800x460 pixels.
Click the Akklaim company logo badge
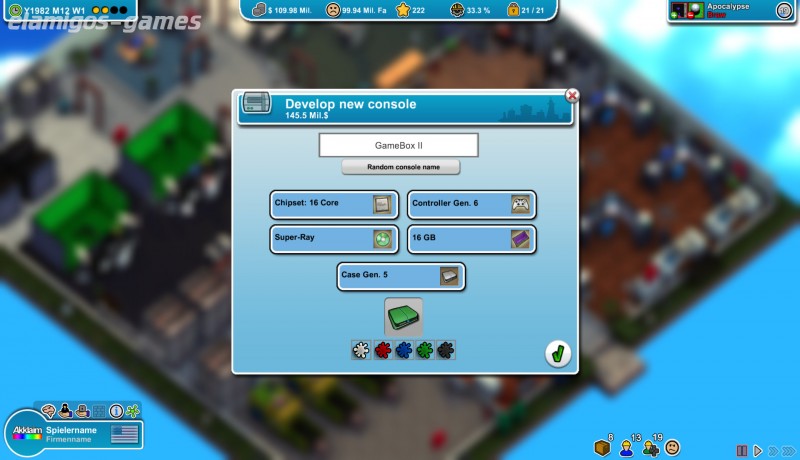click(27, 437)
